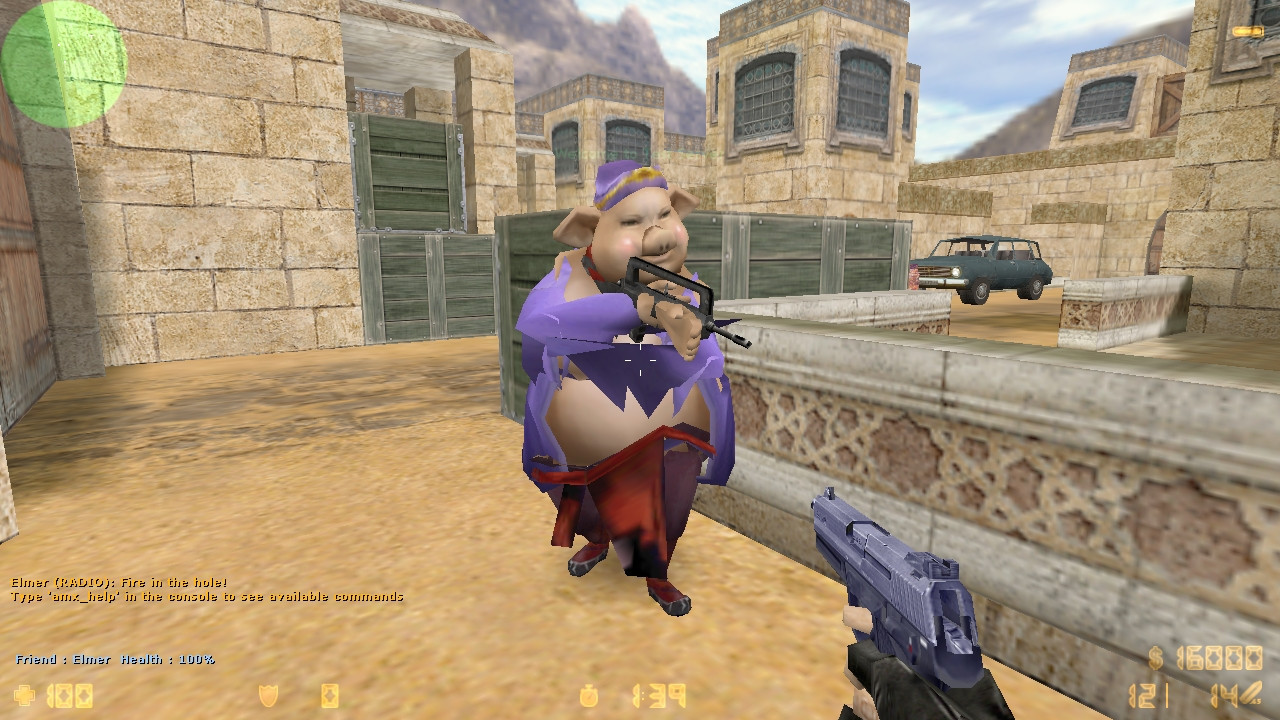The image size is (1280, 720).
Task: Click the green radar circle top left
Action: (63, 62)
